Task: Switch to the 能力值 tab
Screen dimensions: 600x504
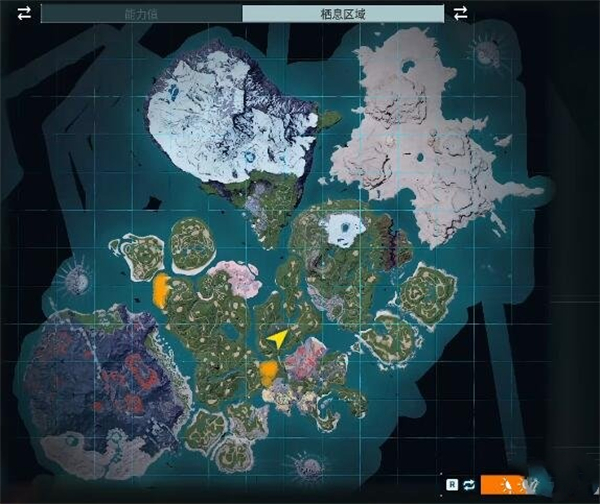Action: 141,14
